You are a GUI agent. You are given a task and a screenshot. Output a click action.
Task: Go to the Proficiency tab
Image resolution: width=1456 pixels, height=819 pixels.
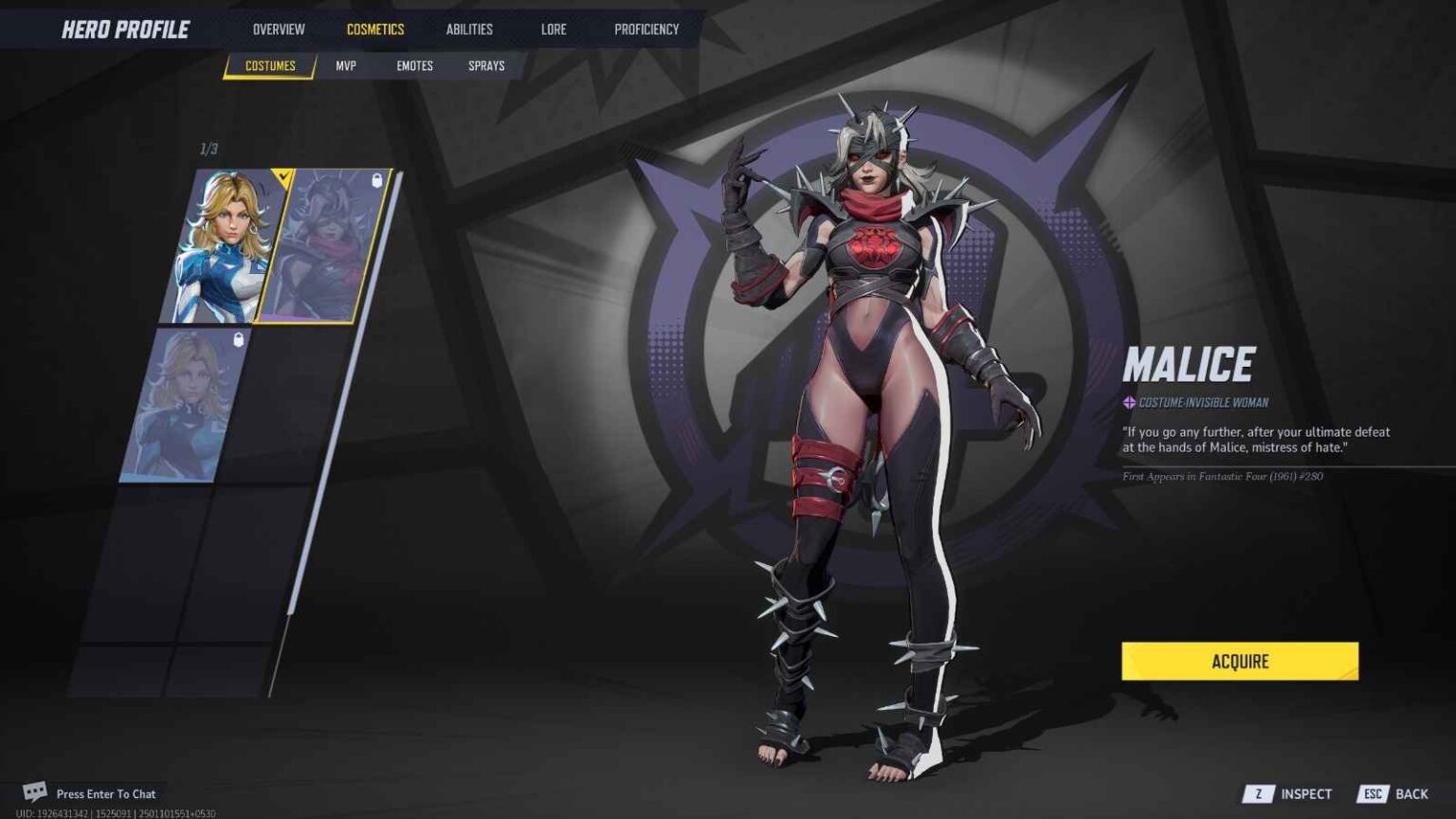pyautogui.click(x=646, y=29)
